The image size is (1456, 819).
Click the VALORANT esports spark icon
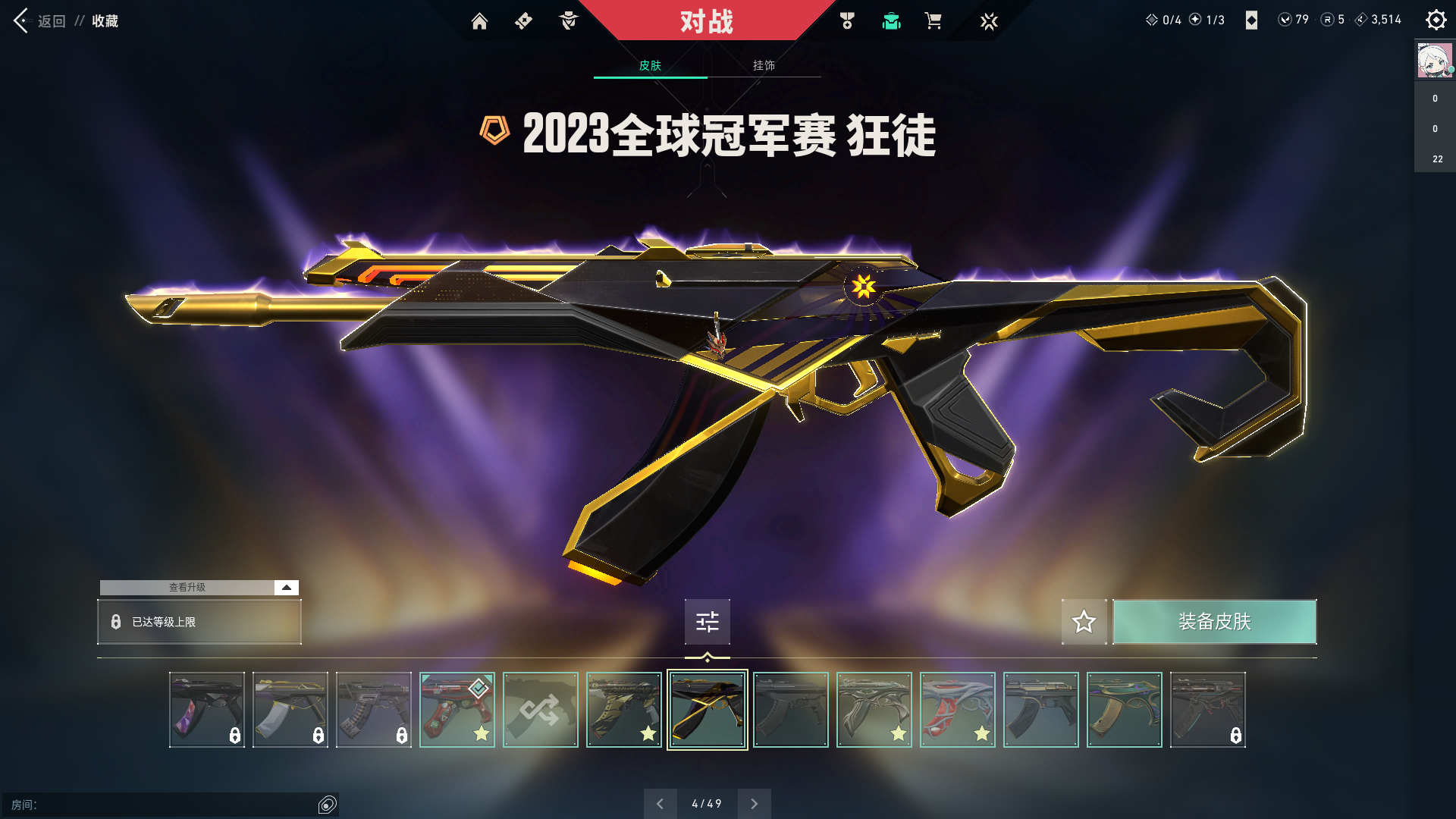[989, 21]
